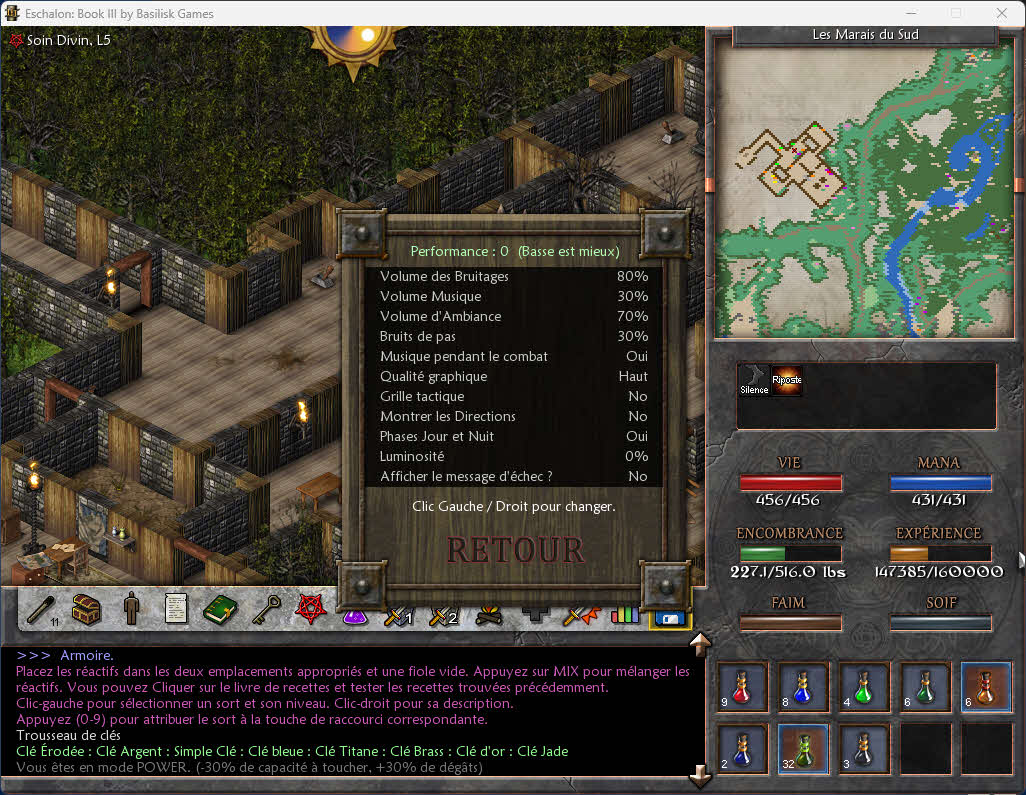Adjust the Volume Musique option
Screen dimensions: 1026x795
point(514,296)
